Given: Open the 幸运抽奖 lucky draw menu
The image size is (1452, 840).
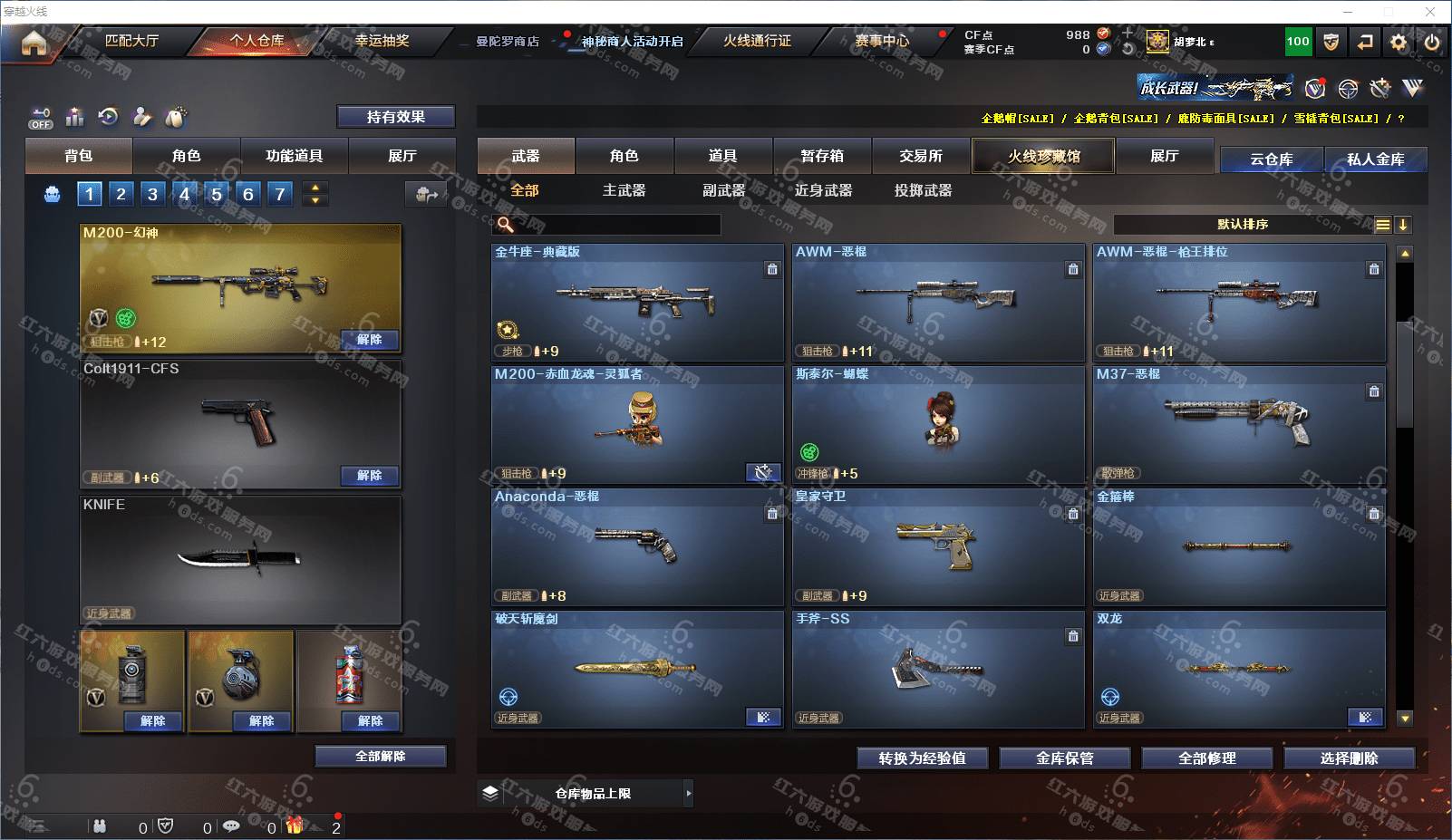Looking at the screenshot, I should (382, 41).
